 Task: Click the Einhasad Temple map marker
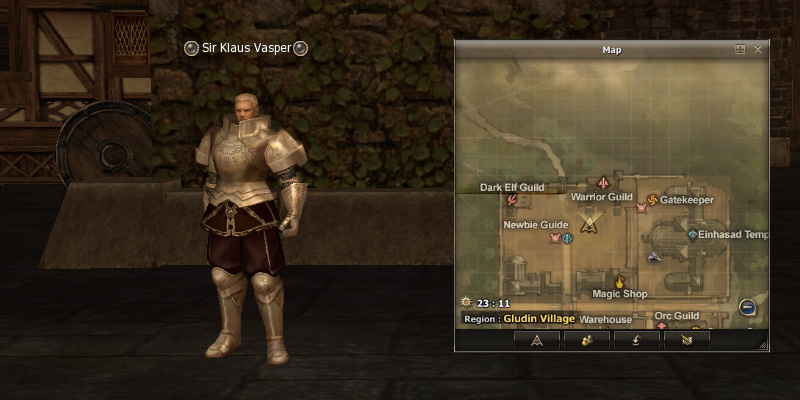pyautogui.click(x=692, y=234)
